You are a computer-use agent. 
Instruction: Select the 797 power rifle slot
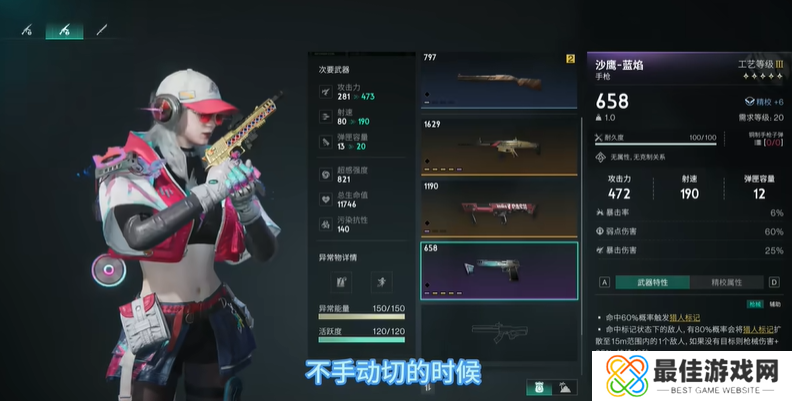[498, 83]
